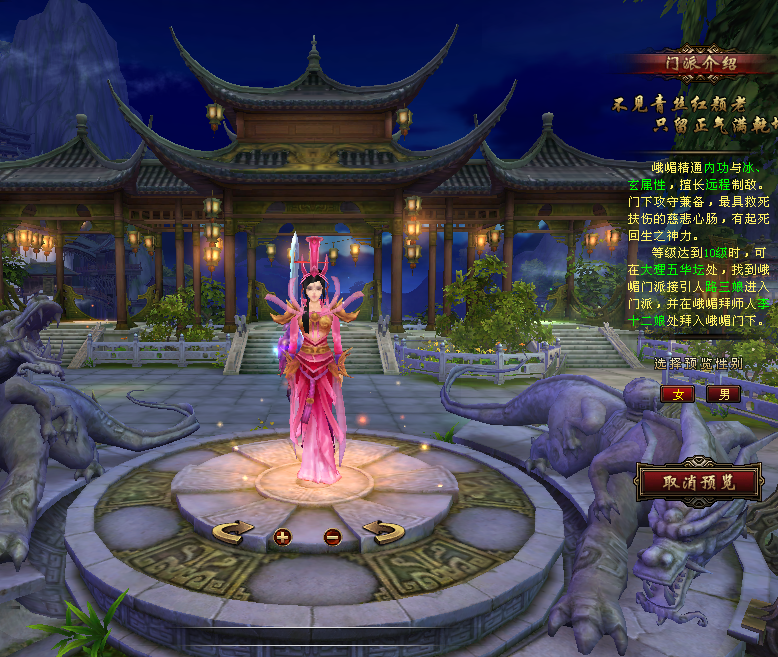Screen dimensions: 778x657
Task: Zoom in with the plus button
Action: pyautogui.click(x=282, y=537)
